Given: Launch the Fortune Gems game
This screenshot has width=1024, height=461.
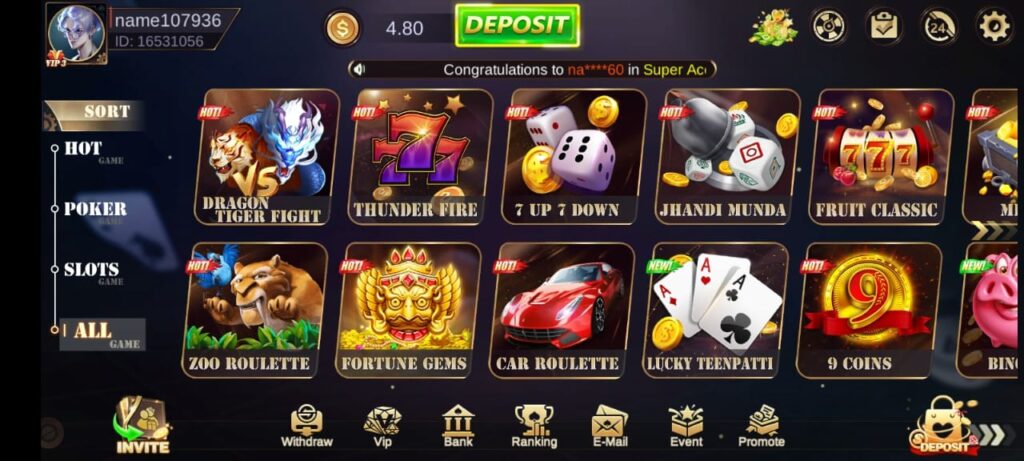Looking at the screenshot, I should point(408,309).
